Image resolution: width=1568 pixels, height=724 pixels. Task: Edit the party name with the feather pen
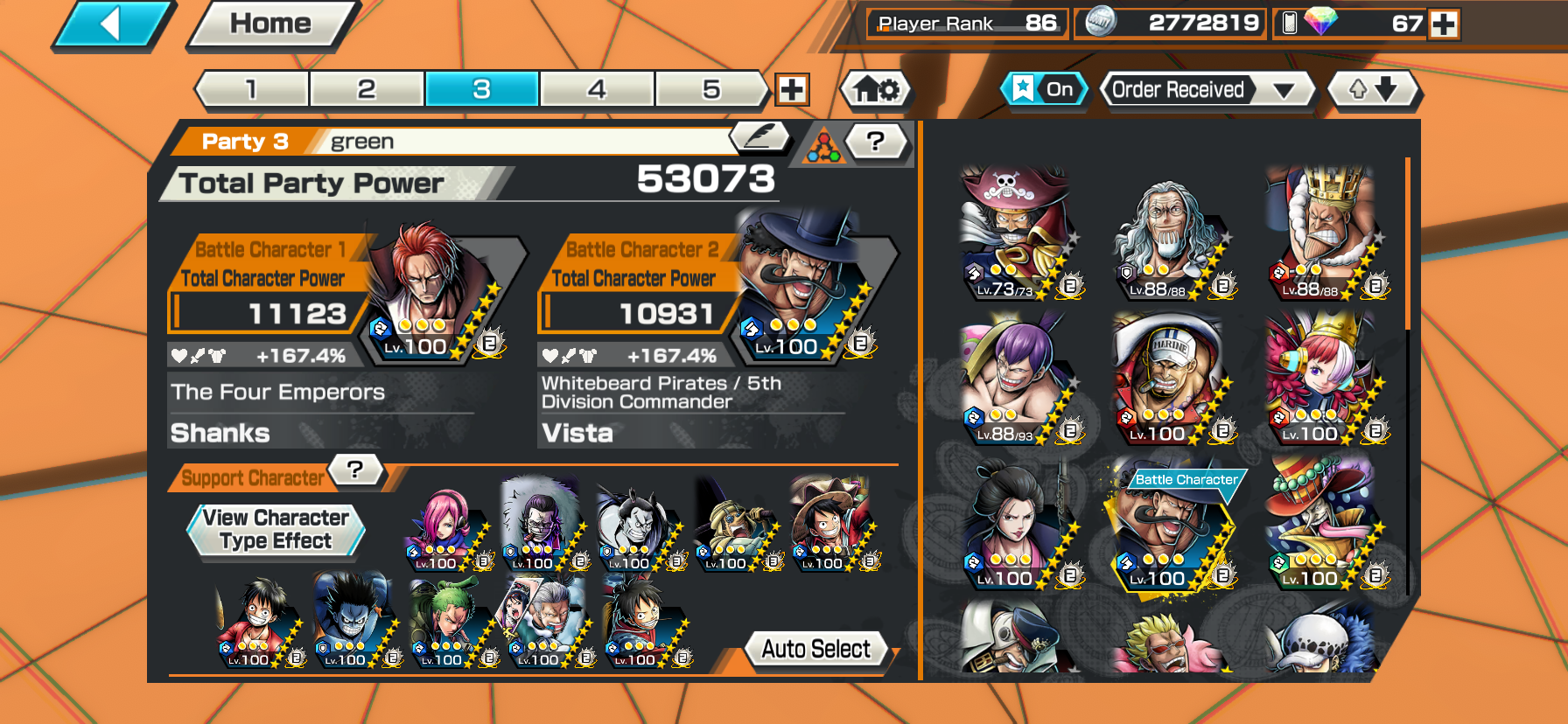759,137
